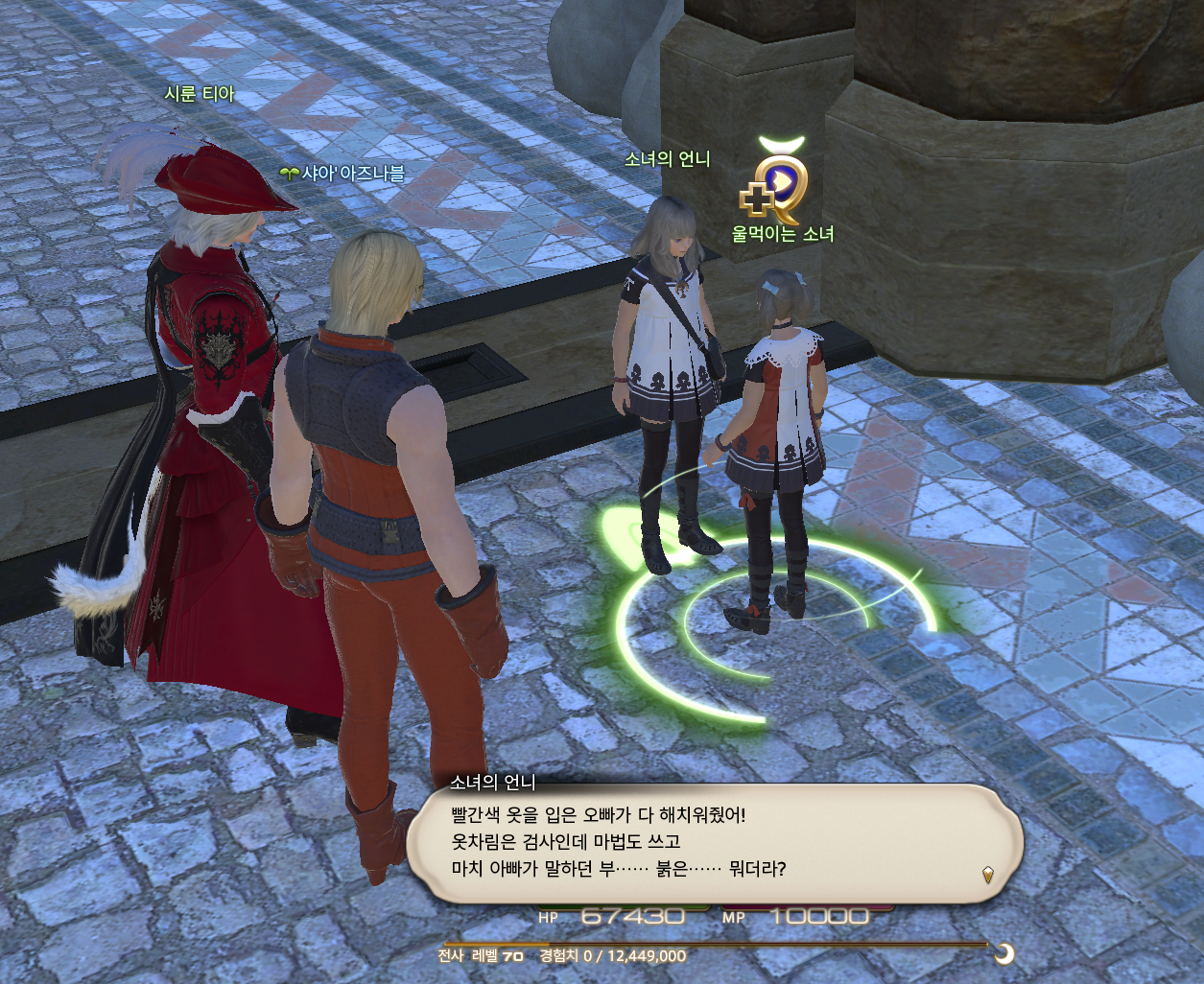Viewport: 1204px width, 984px height.
Task: Select the 울먹이는 소녀 nameplate
Action: pos(783,234)
